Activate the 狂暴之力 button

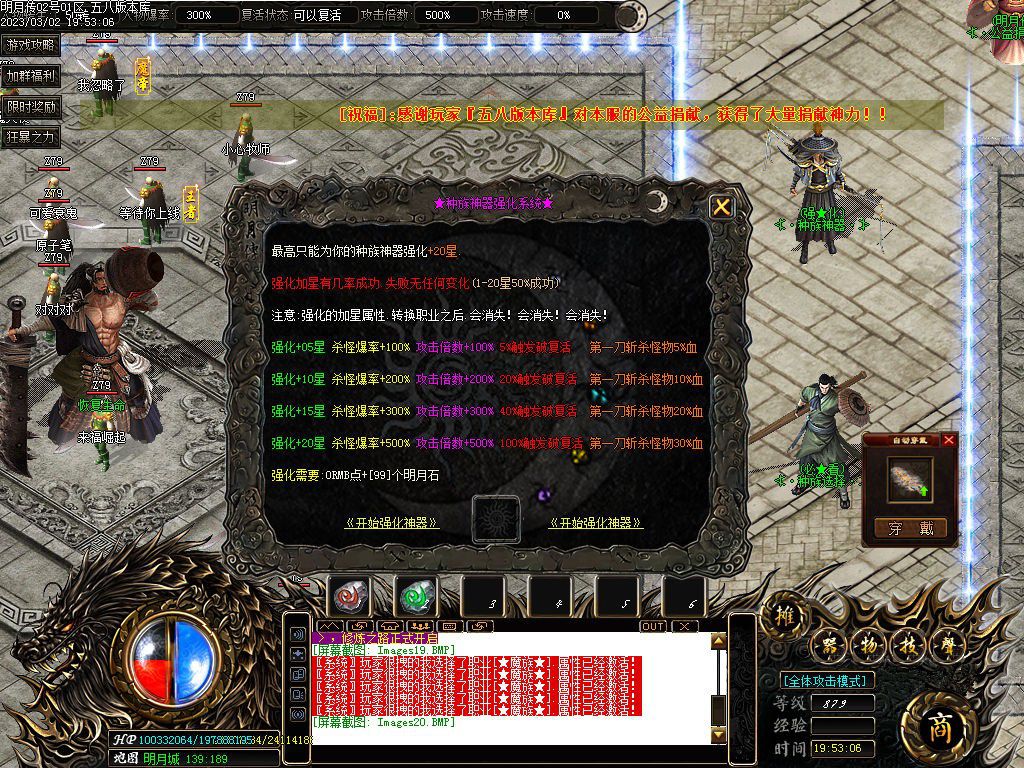tap(31, 136)
